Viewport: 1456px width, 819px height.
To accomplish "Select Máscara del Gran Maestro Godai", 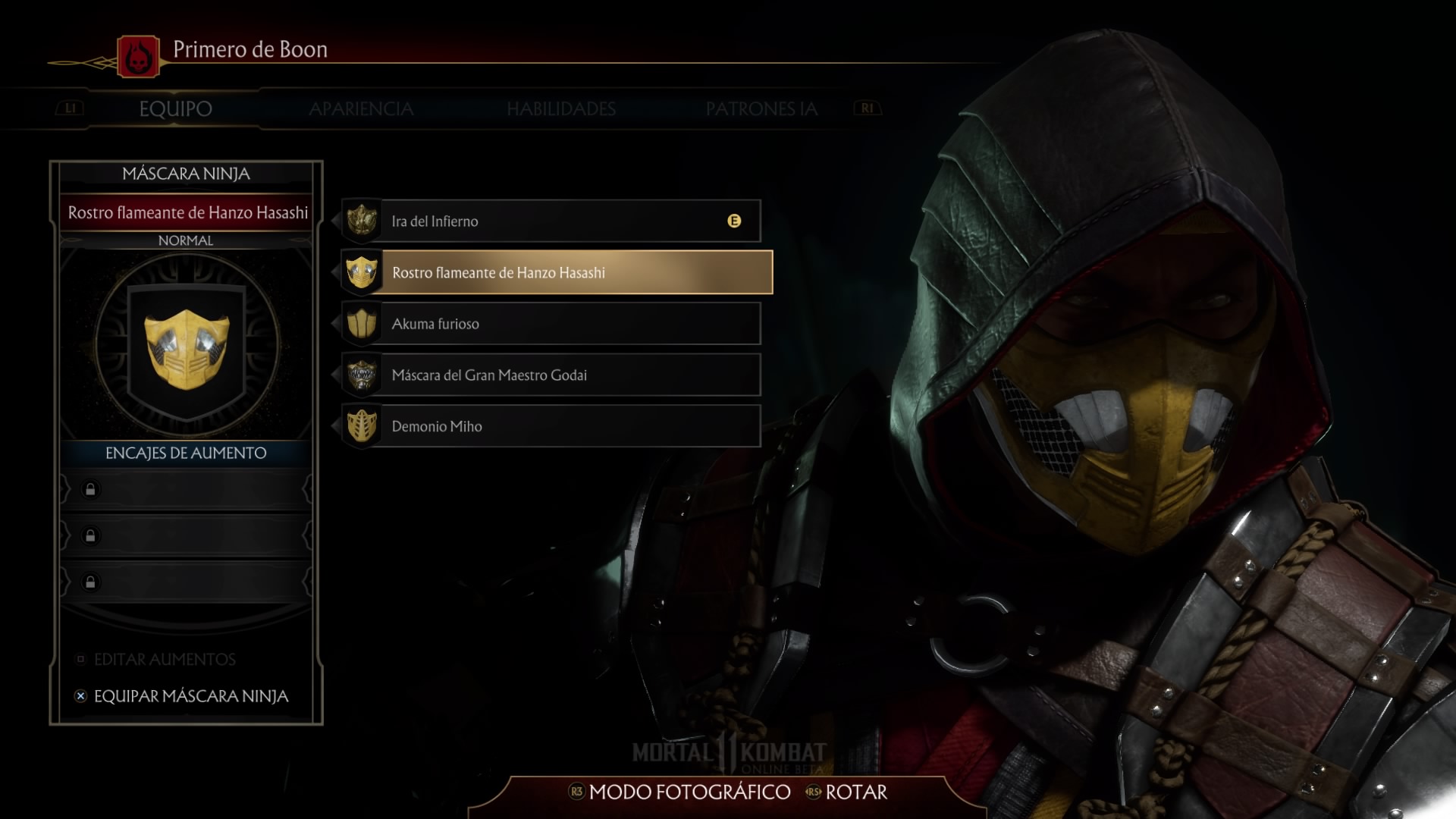I will tap(551, 375).
